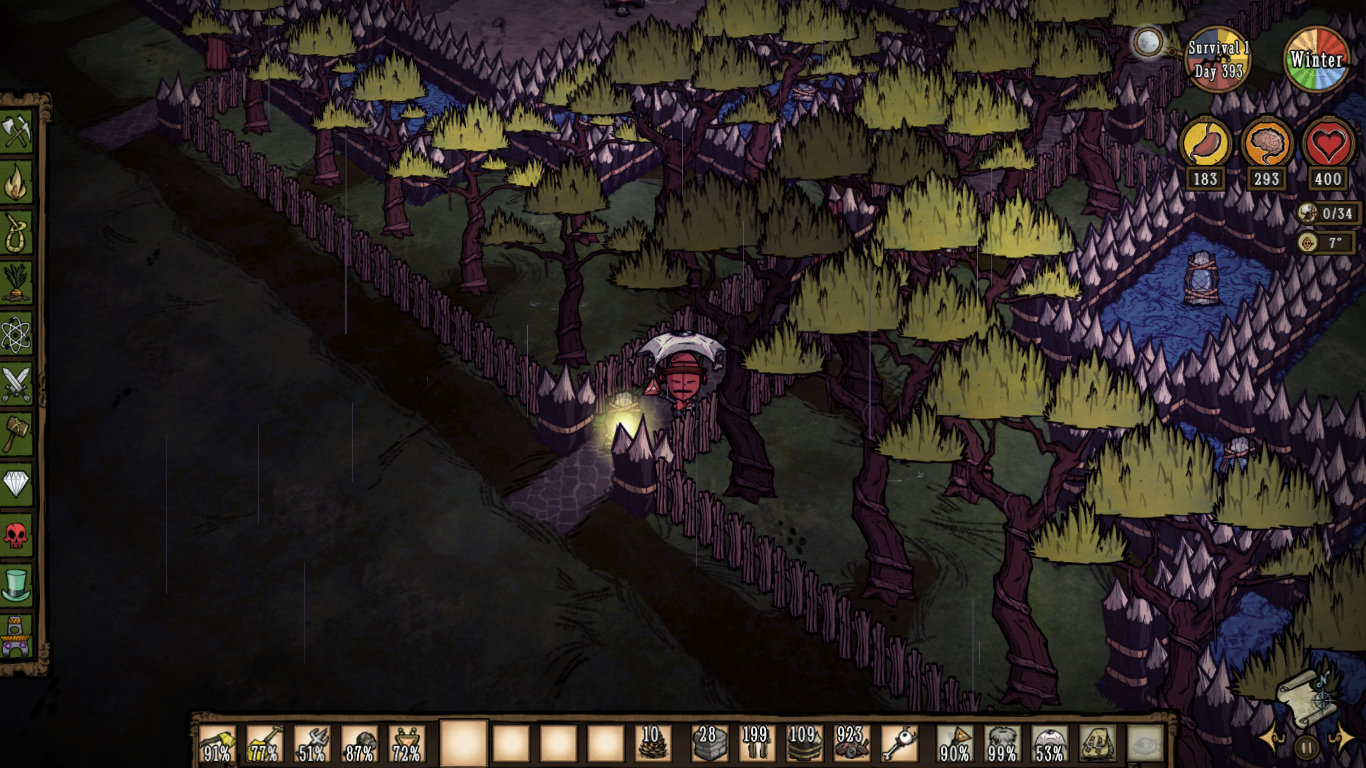Select the pine cone stack of 10
The image size is (1366, 768).
(653, 744)
